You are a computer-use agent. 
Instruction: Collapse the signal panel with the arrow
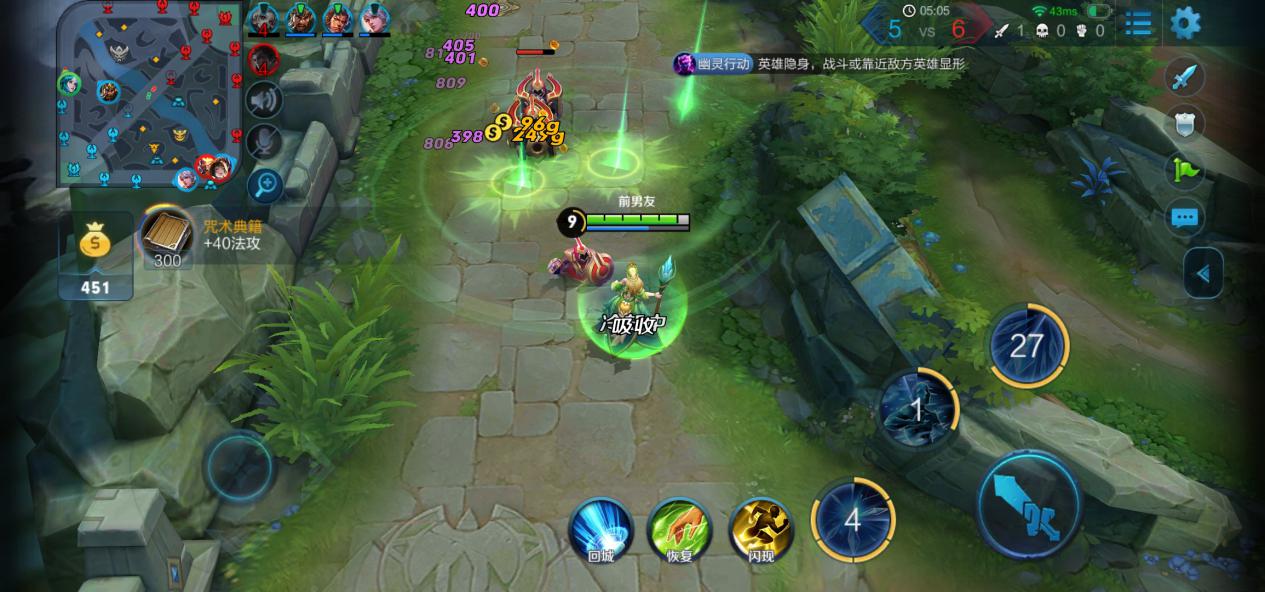pos(1203,273)
